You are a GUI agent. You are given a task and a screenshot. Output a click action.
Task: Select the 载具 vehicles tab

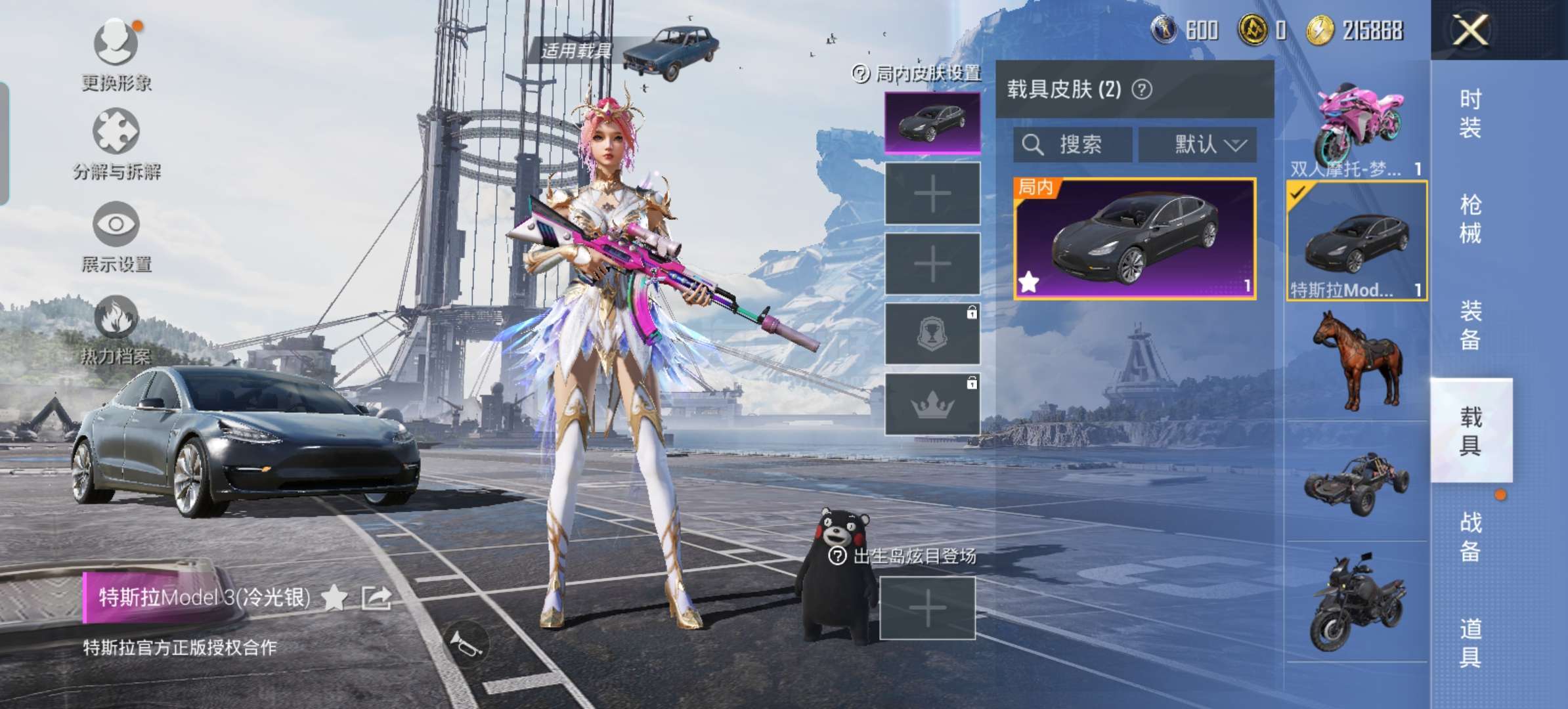click(1470, 431)
